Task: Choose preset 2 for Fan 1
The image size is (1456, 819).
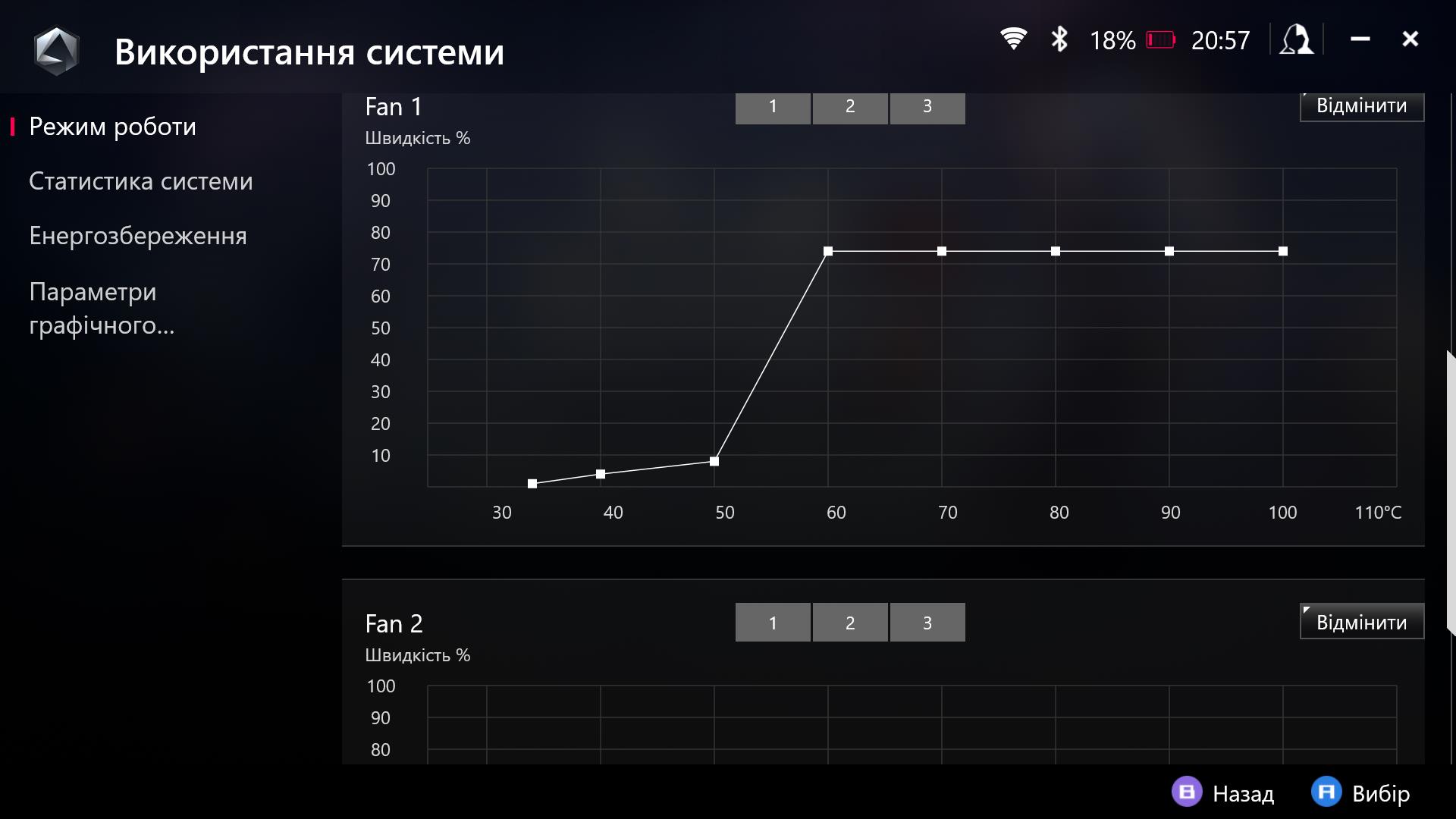Action: point(850,107)
